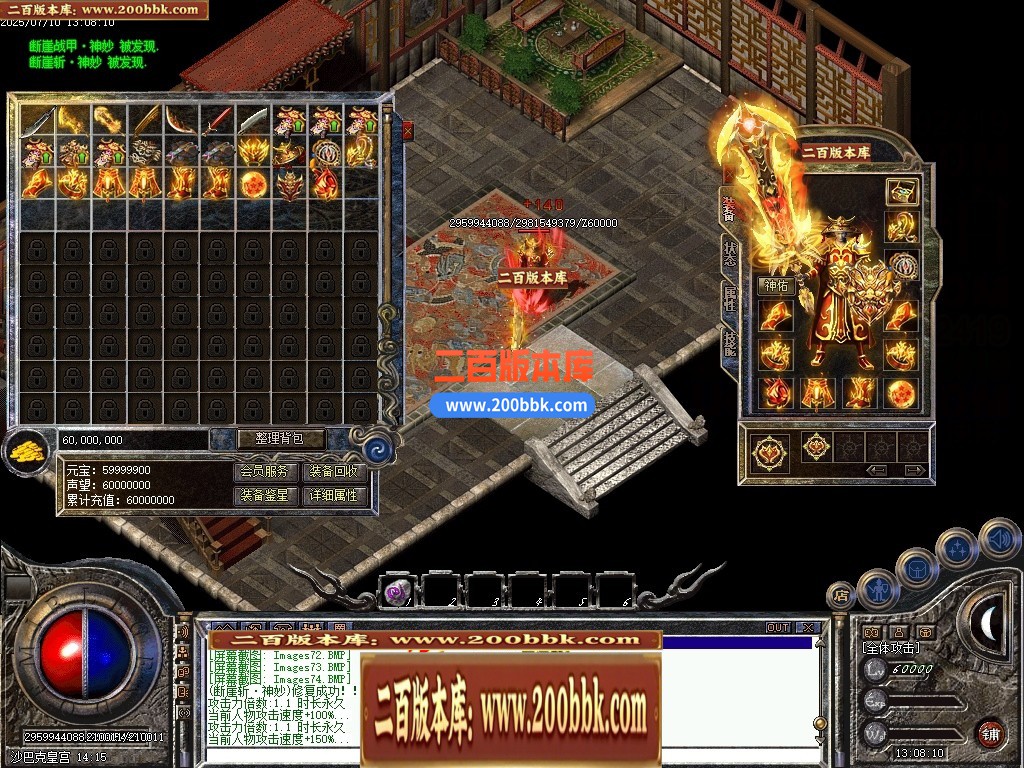
Task: Open the treasure chest icon in equipment panel
Action: click(x=901, y=192)
